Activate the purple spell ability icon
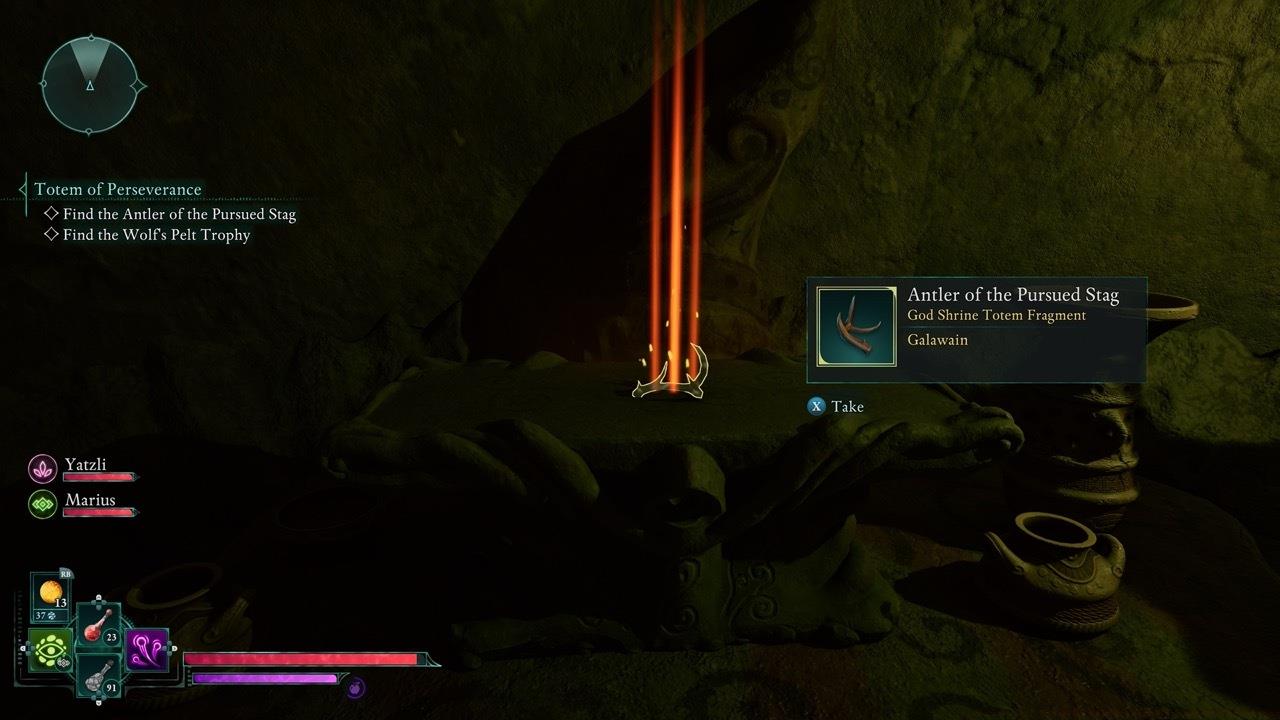This screenshot has height=720, width=1280. [x=147, y=649]
